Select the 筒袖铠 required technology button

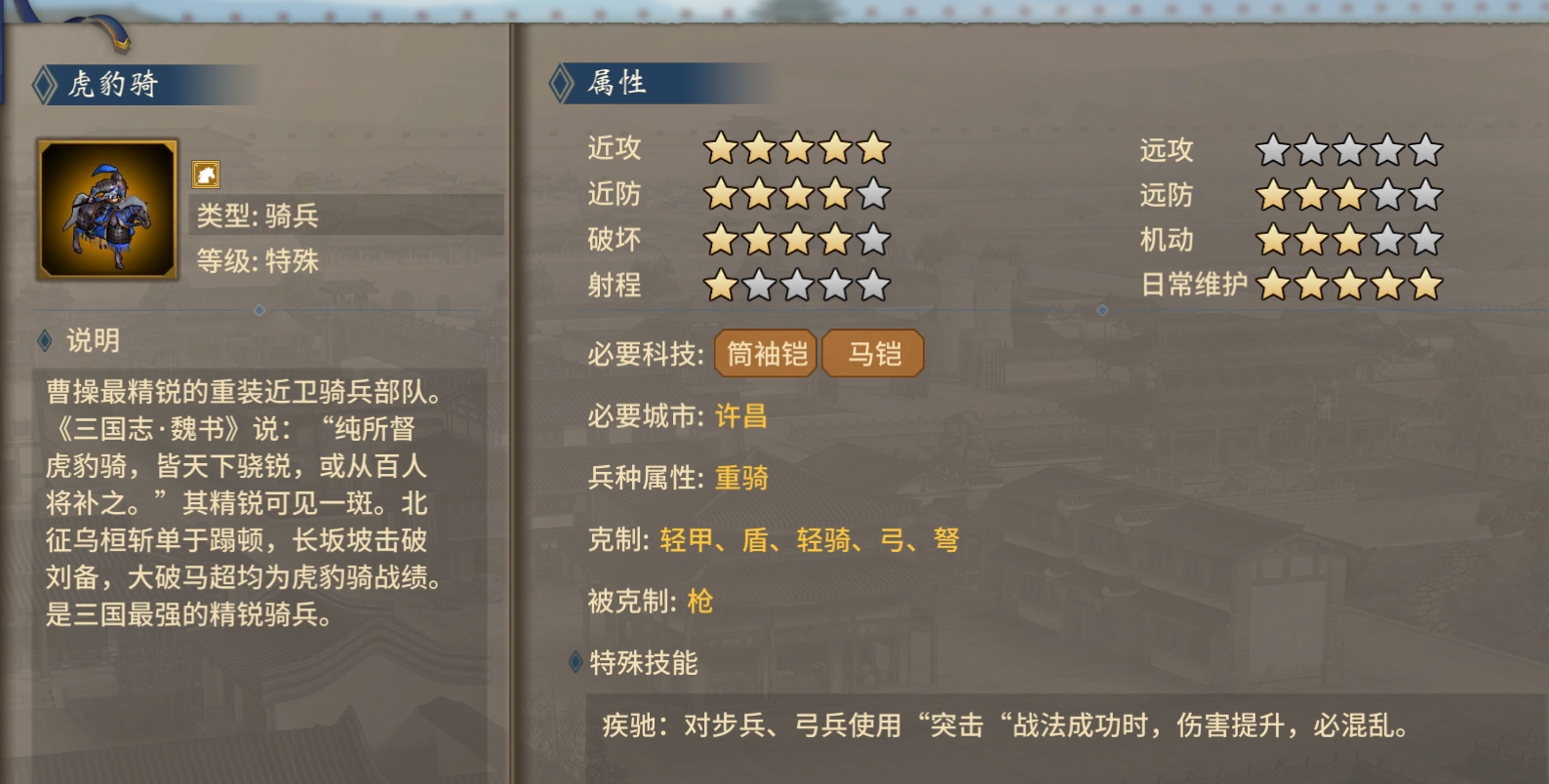(x=766, y=353)
